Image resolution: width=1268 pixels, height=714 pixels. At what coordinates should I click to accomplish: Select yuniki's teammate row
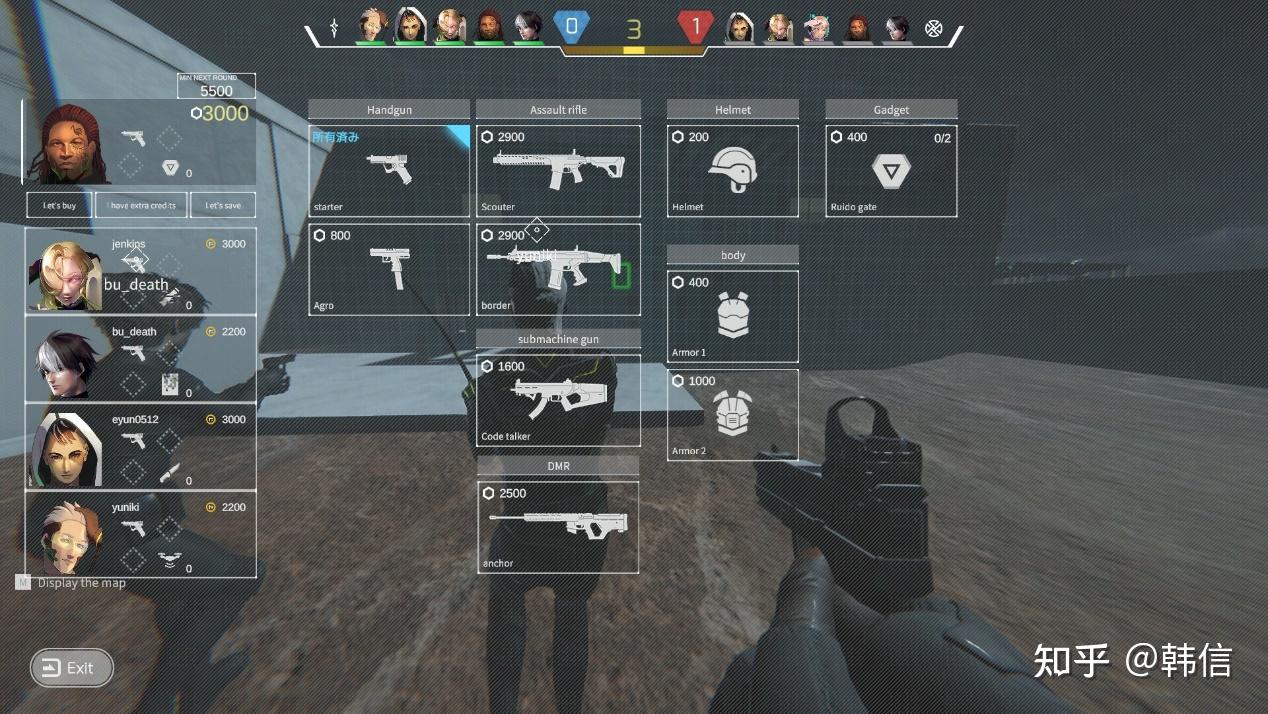point(140,534)
